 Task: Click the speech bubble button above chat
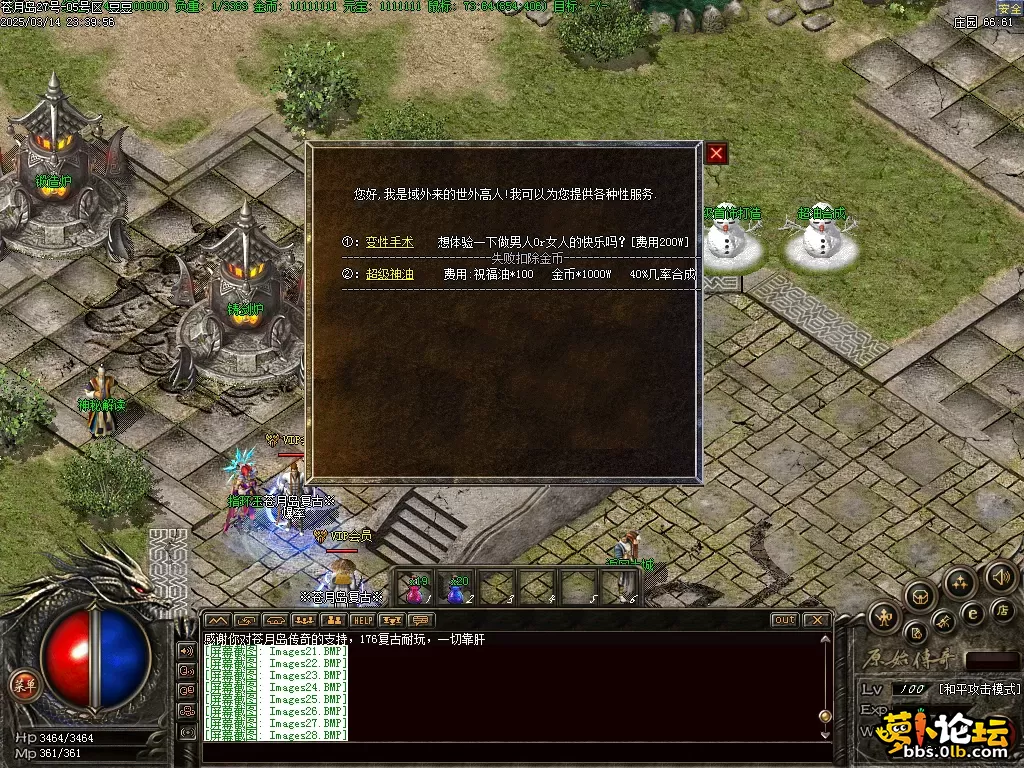pos(420,620)
